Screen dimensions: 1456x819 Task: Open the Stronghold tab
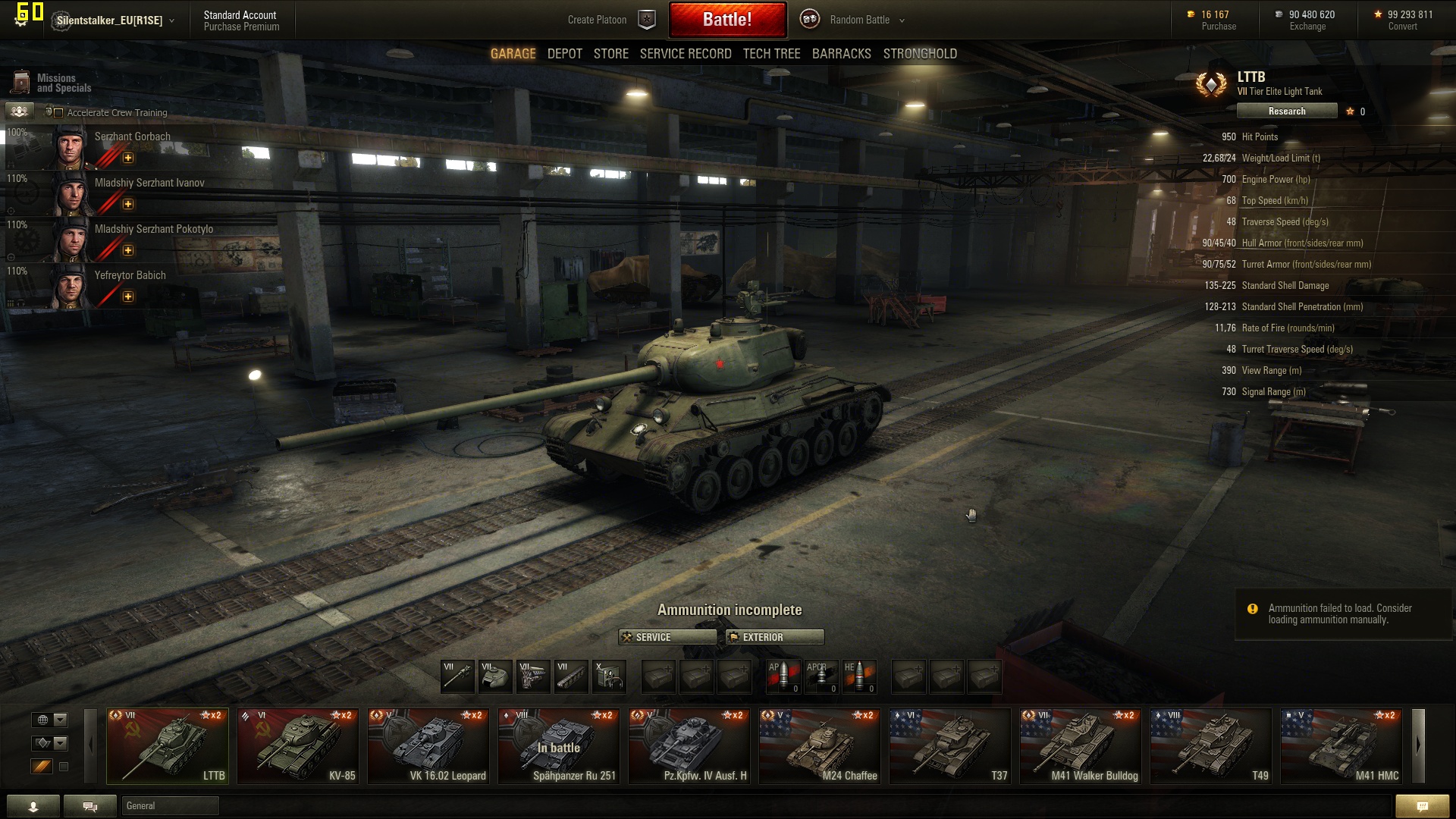click(919, 54)
